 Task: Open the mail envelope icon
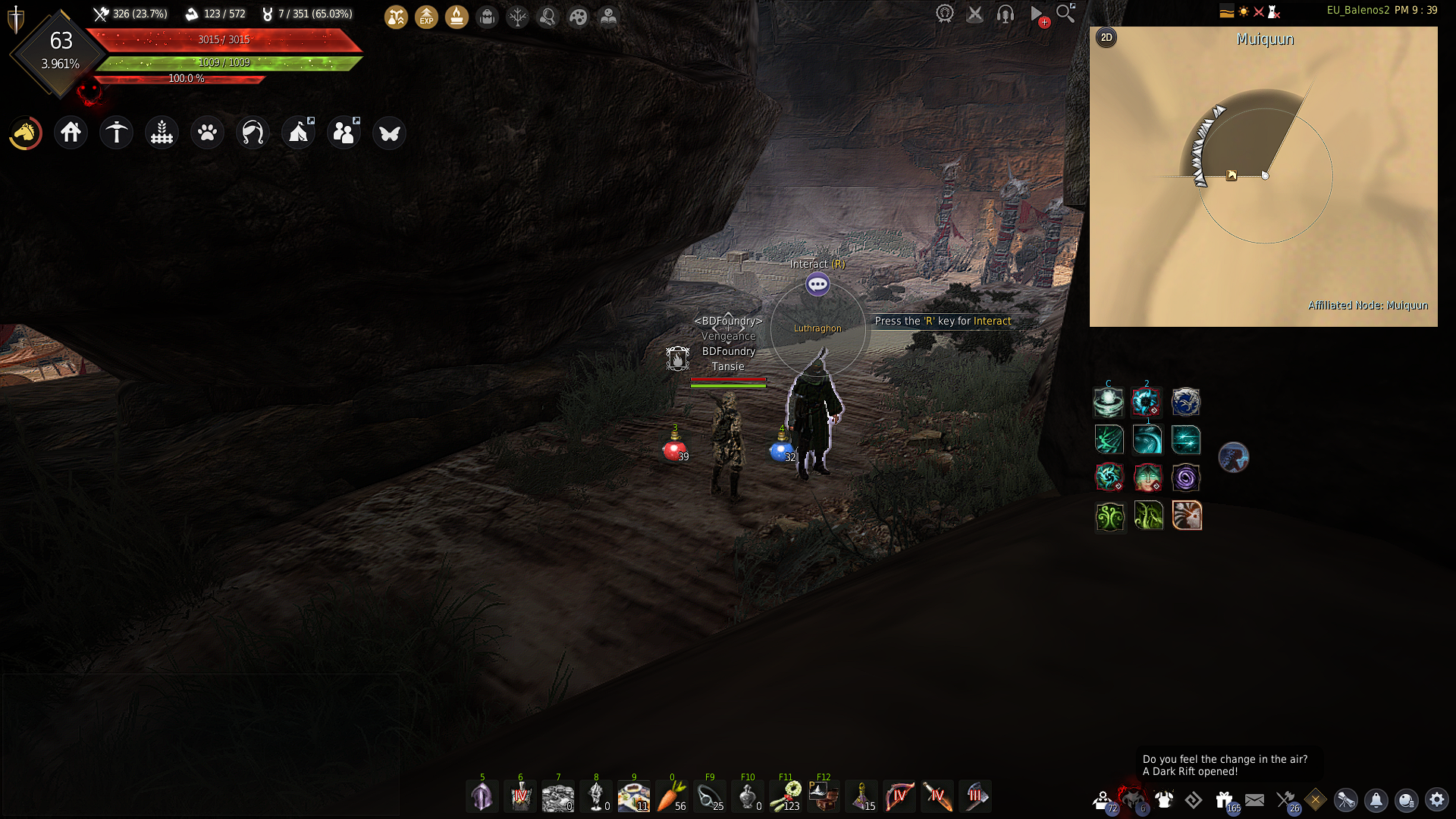pos(1254,800)
